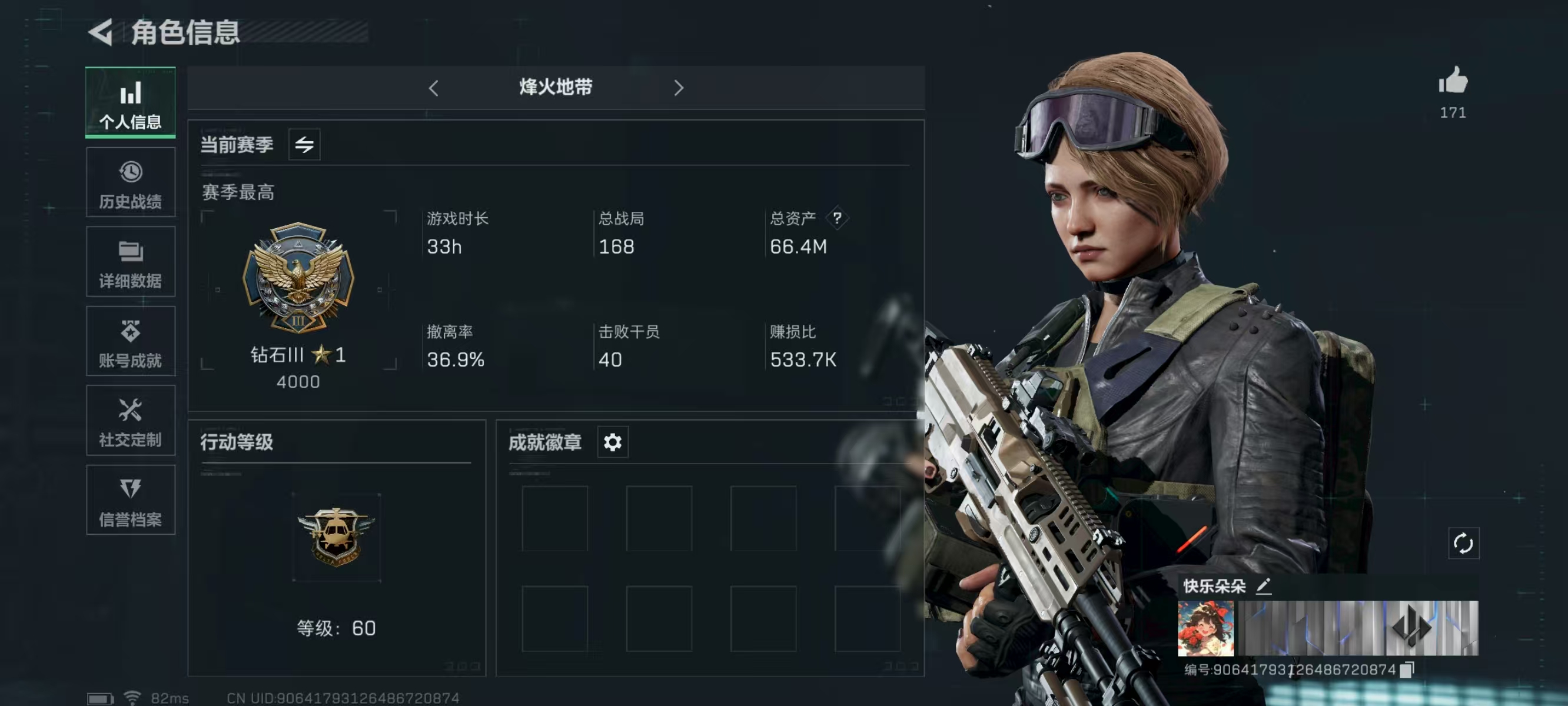This screenshot has height=706, width=1568.
Task: Switch to the 详细数据 tab
Action: point(130,262)
